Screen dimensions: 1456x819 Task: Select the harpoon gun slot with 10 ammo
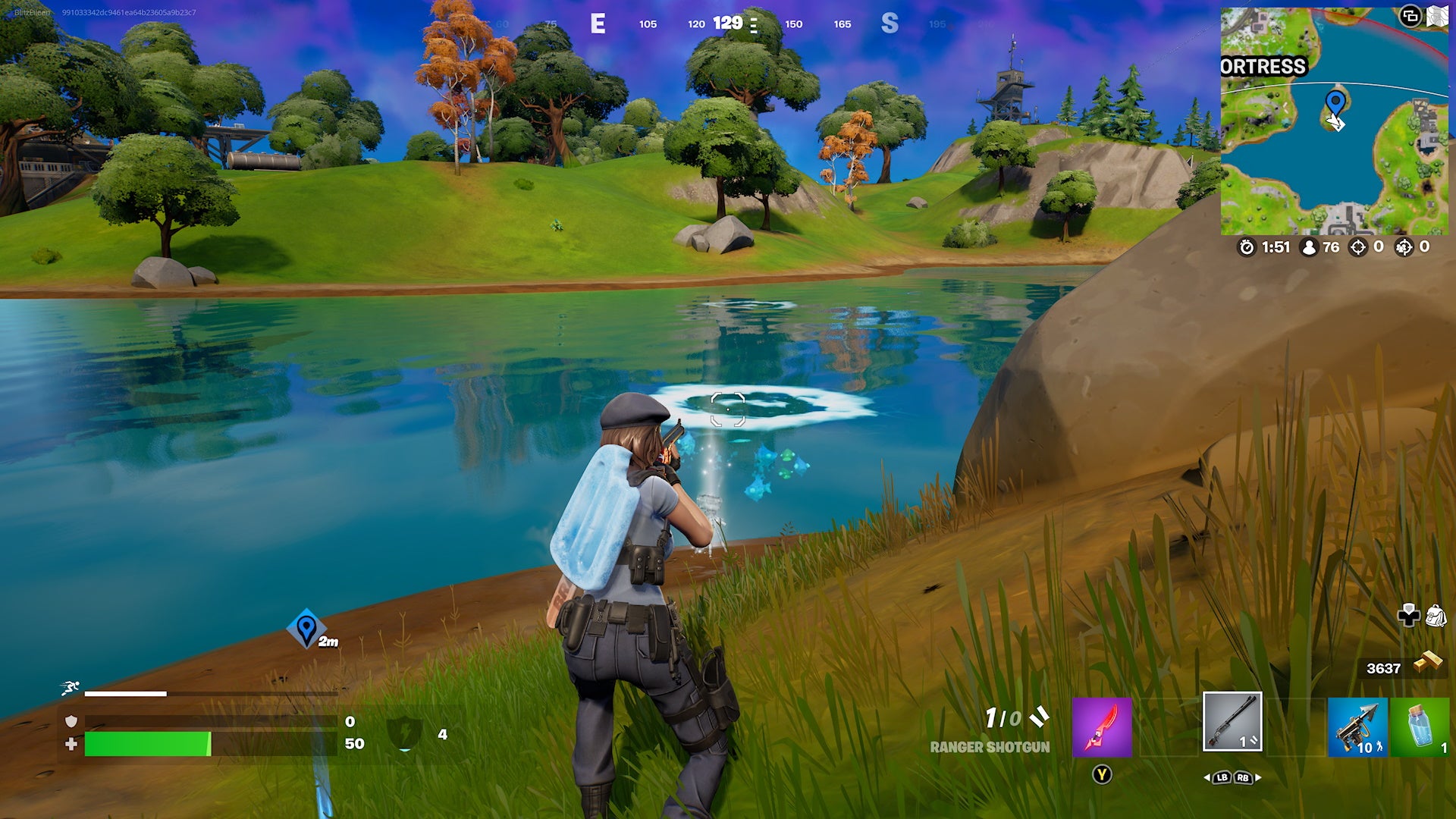pyautogui.click(x=1357, y=728)
